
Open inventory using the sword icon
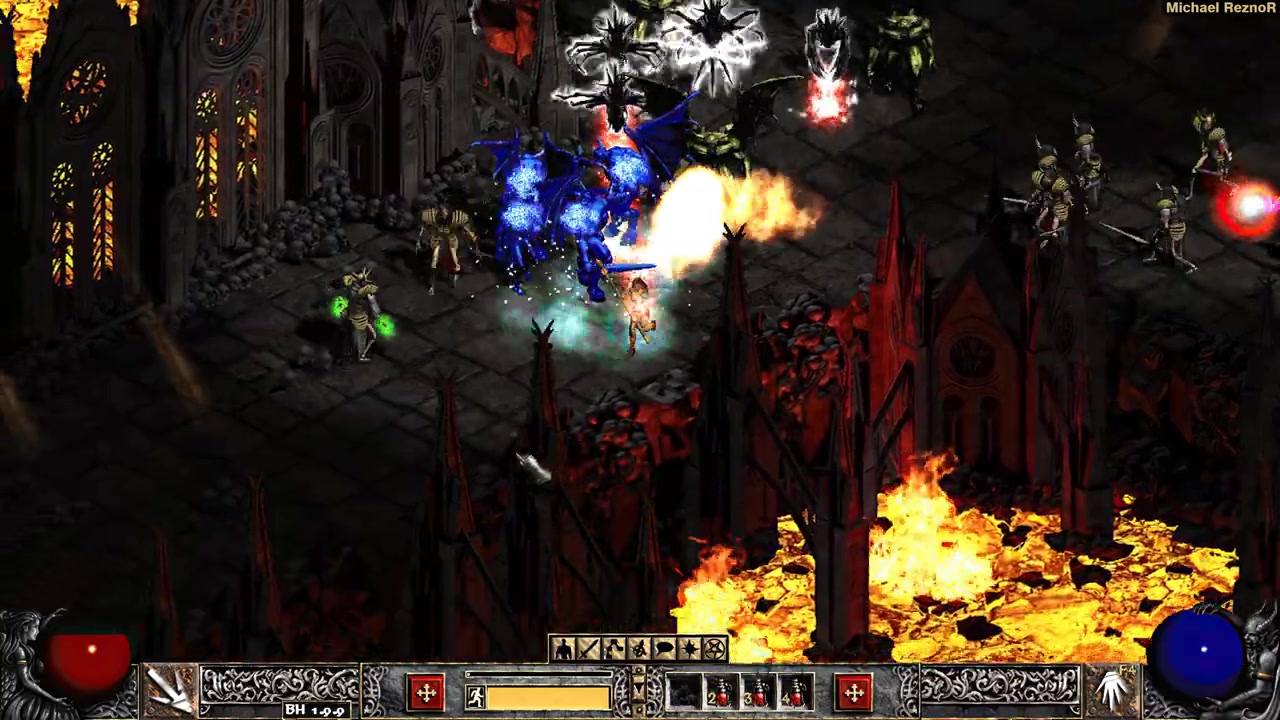click(588, 650)
